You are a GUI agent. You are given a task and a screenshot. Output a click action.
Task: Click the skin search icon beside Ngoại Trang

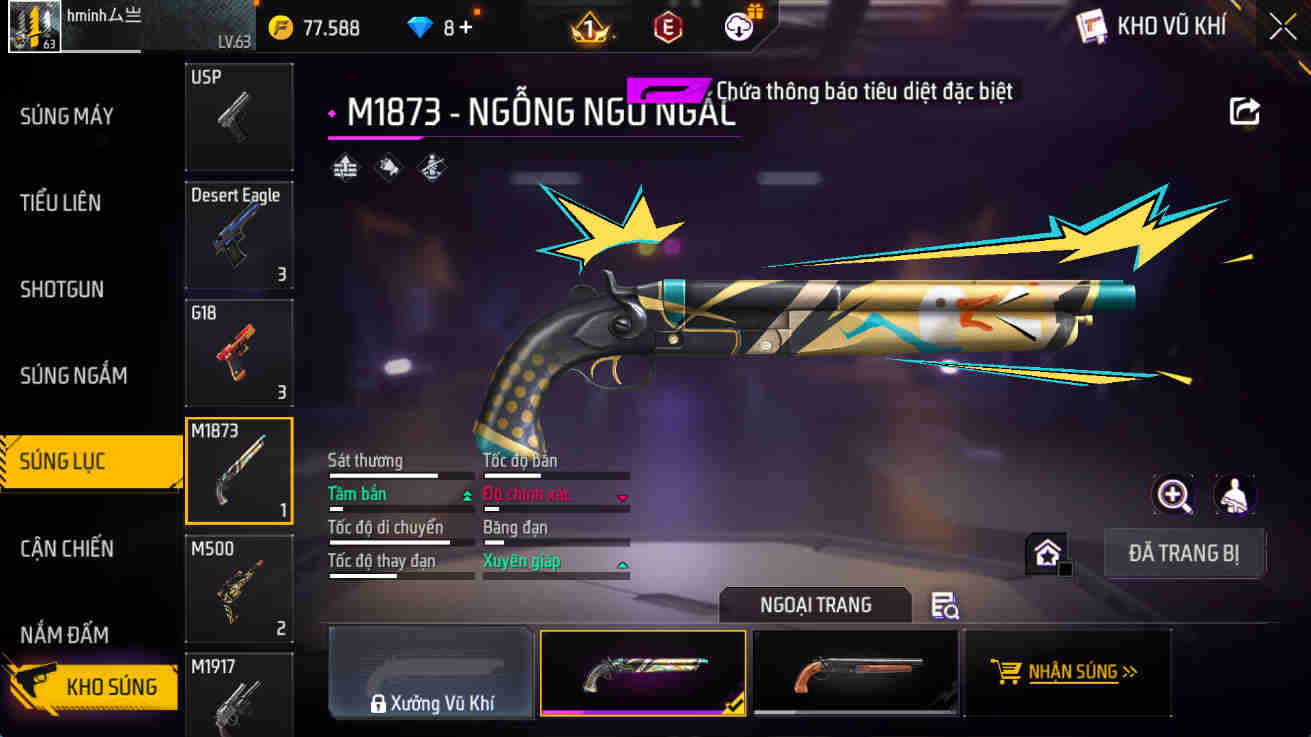point(944,606)
